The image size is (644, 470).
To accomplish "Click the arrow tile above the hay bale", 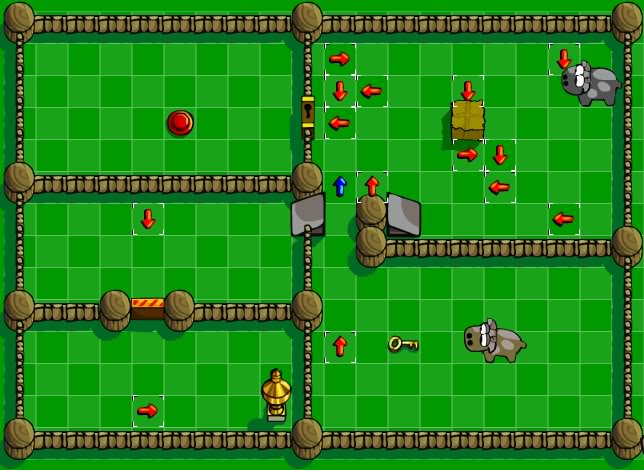I will coord(467,90).
